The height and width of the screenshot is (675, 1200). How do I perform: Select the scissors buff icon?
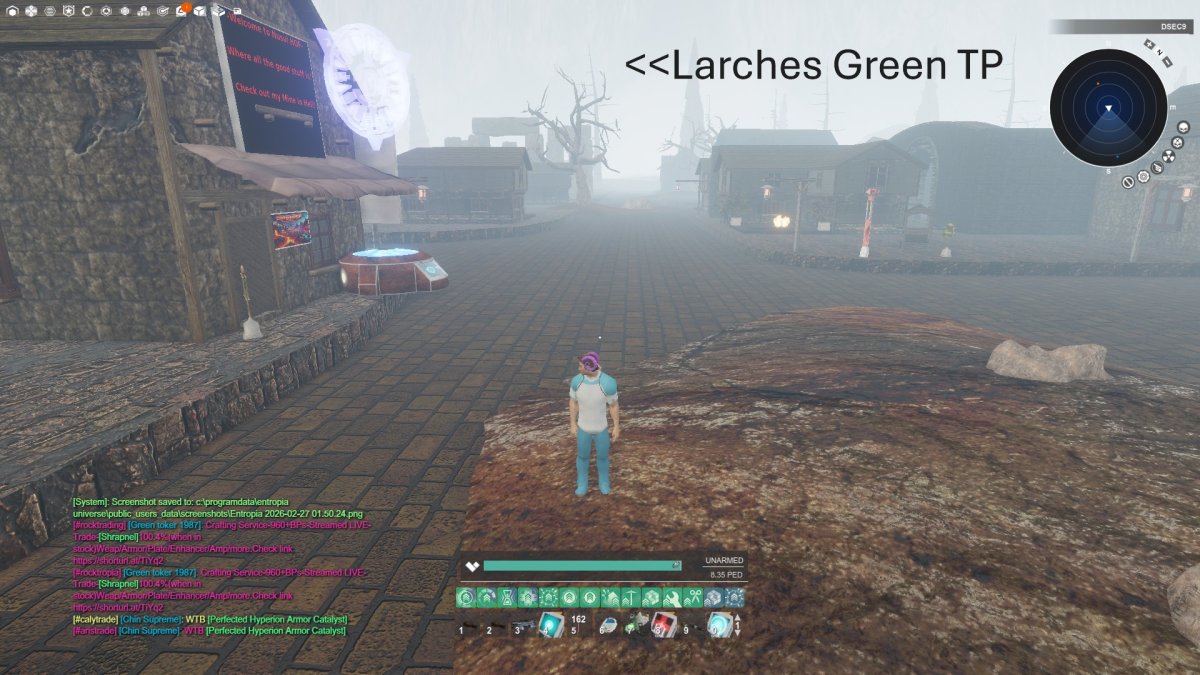(x=693, y=597)
